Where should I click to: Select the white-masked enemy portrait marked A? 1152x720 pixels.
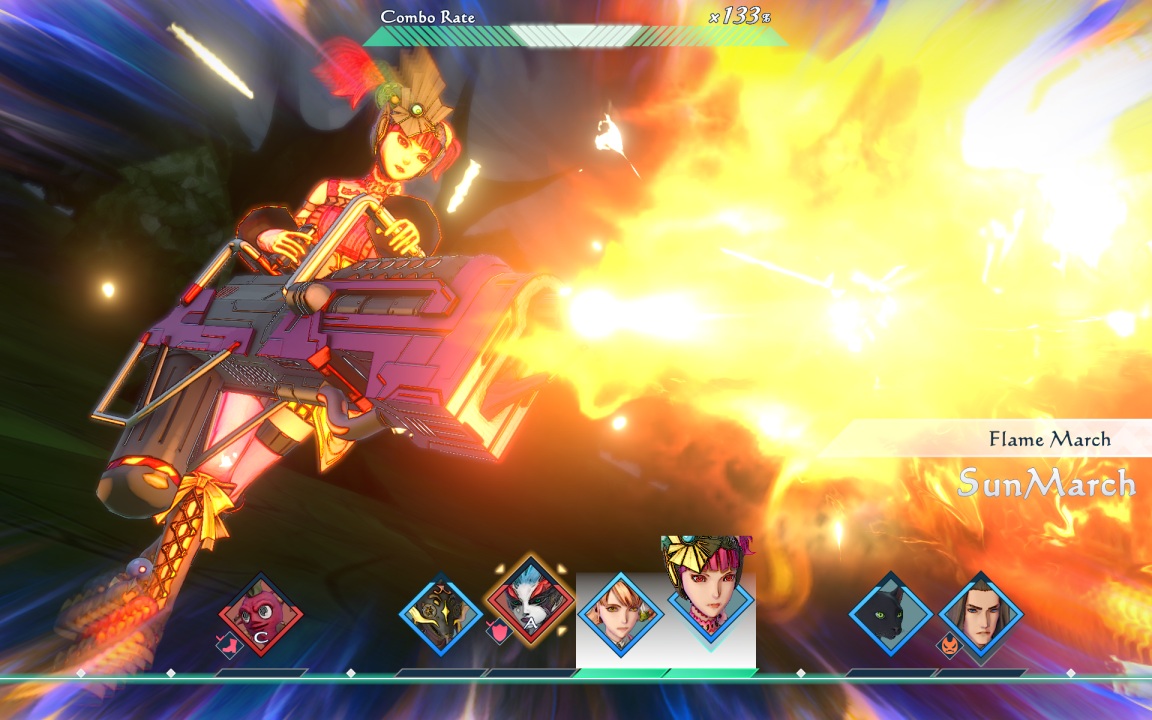[530, 600]
